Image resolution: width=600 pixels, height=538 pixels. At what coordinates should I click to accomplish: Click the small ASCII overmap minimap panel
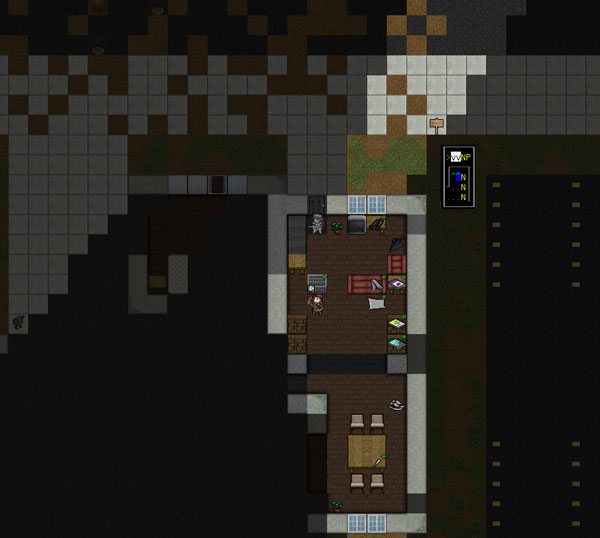[x=459, y=176]
